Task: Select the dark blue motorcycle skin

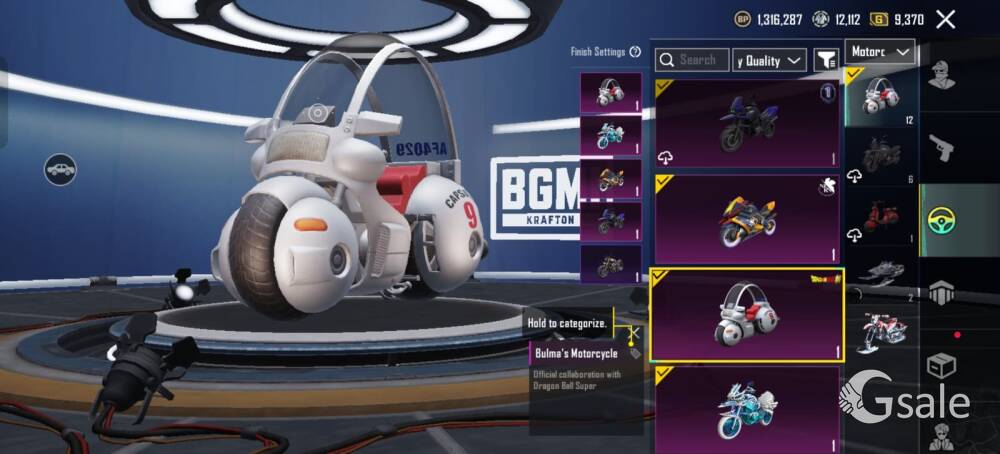Action: click(x=746, y=123)
